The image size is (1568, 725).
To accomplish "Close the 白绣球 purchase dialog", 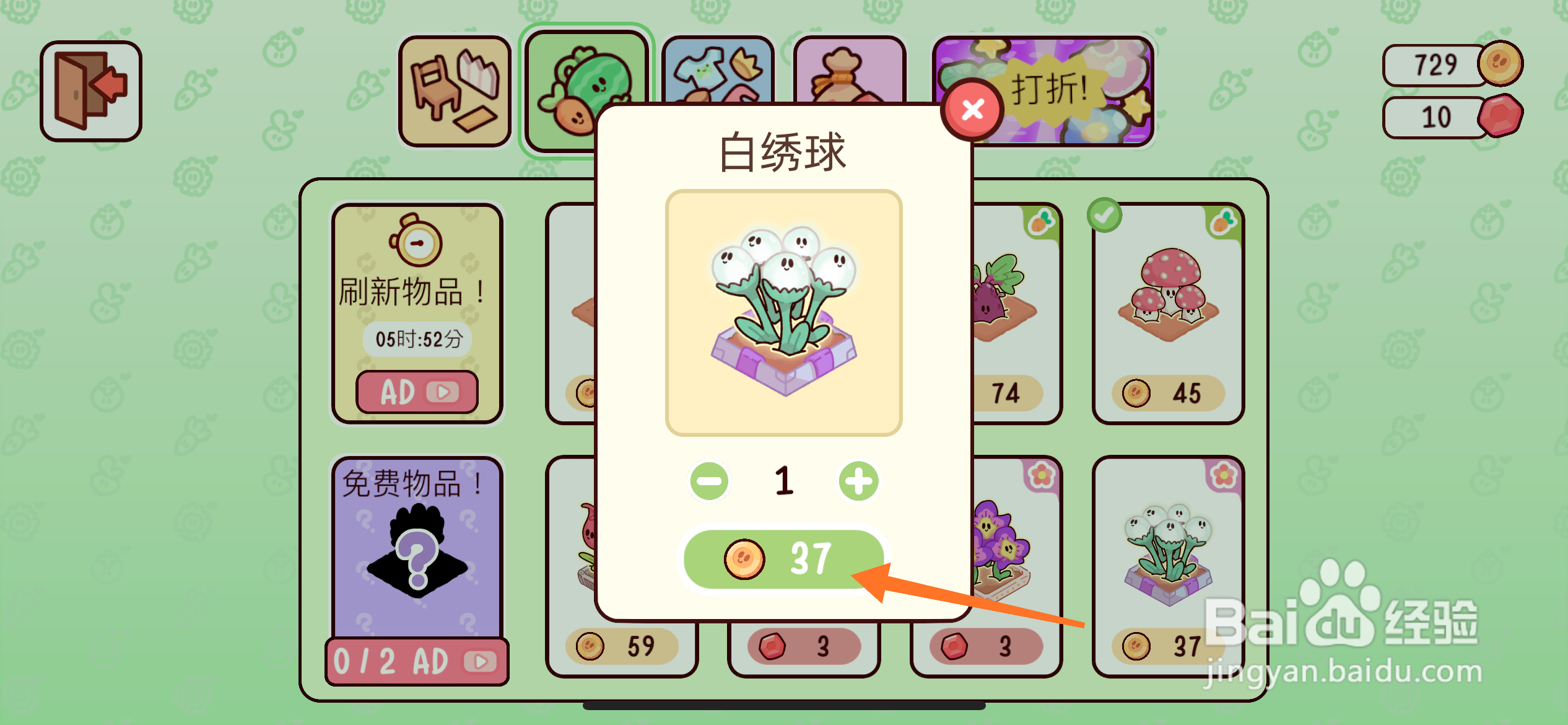I will click(972, 110).
